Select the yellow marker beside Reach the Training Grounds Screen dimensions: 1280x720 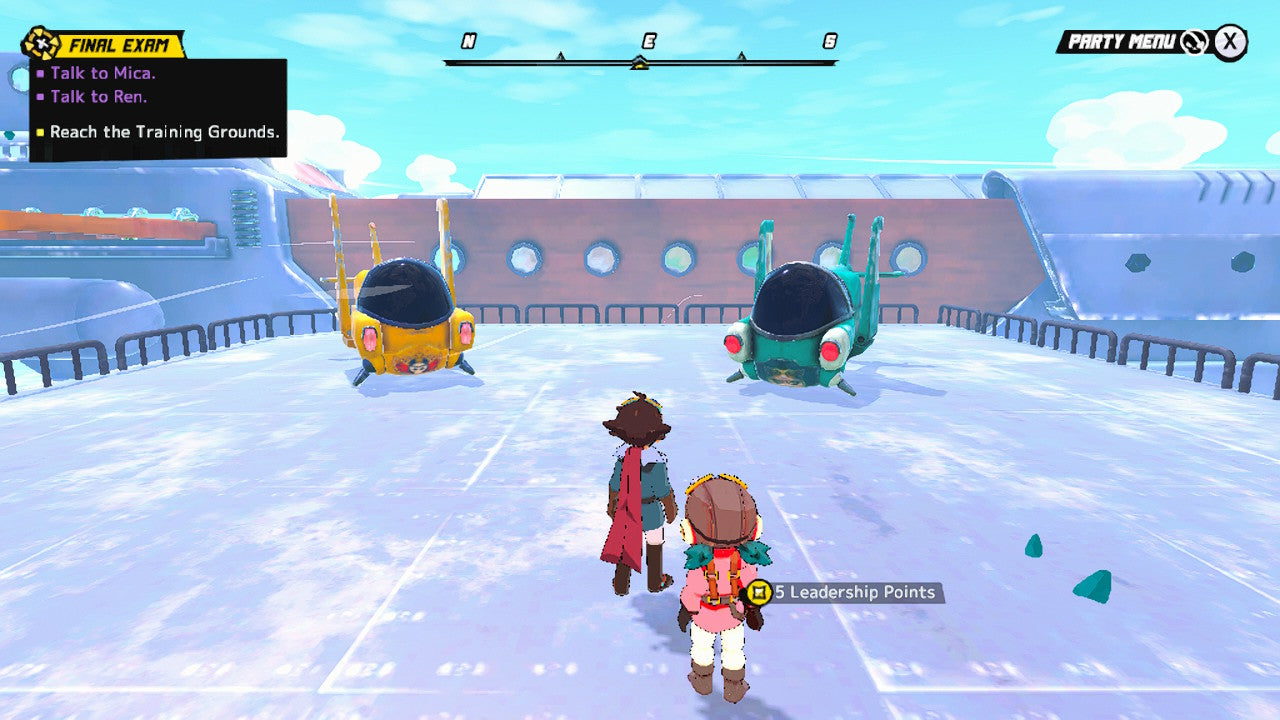coord(42,131)
